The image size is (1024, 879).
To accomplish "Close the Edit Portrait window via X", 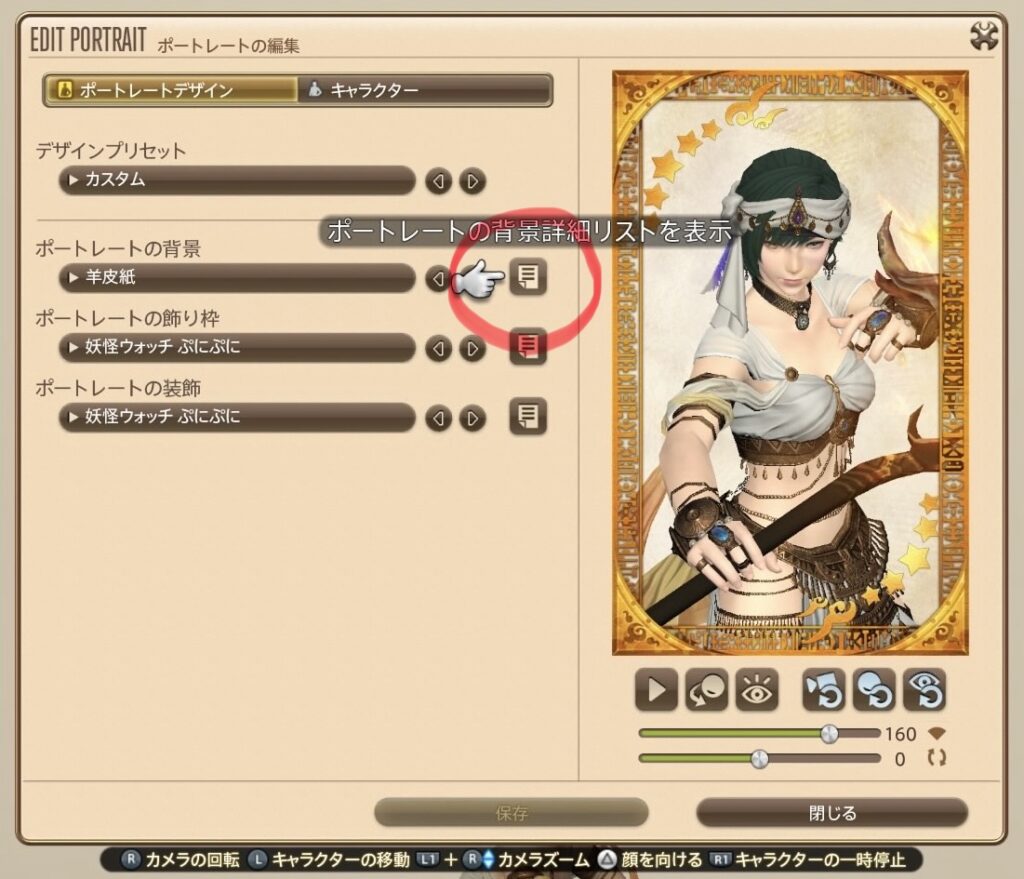I will click(985, 37).
